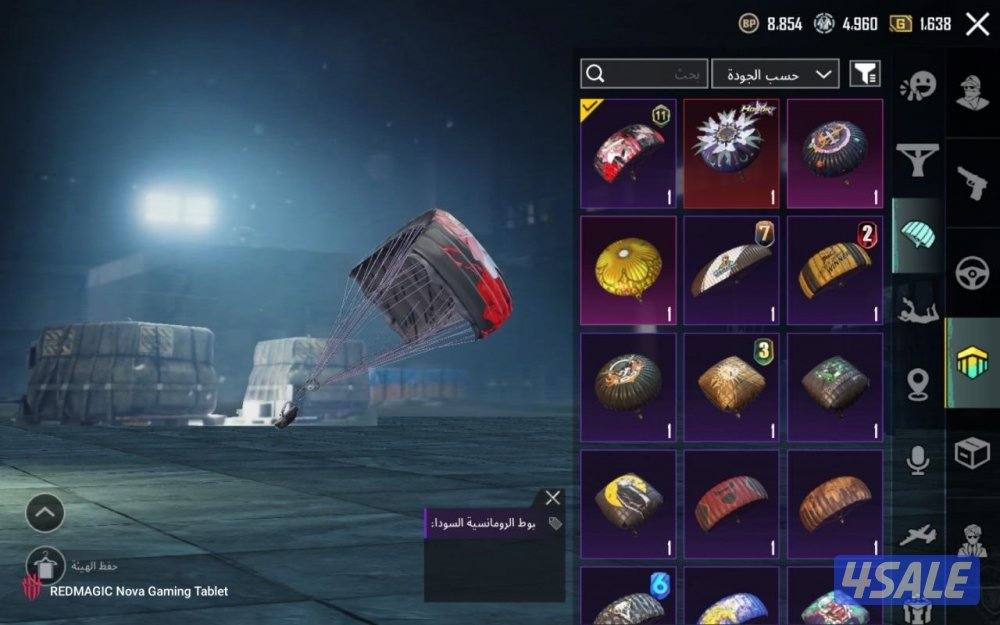Open the filter options button
Viewport: 1000px width, 625px height.
(865, 74)
